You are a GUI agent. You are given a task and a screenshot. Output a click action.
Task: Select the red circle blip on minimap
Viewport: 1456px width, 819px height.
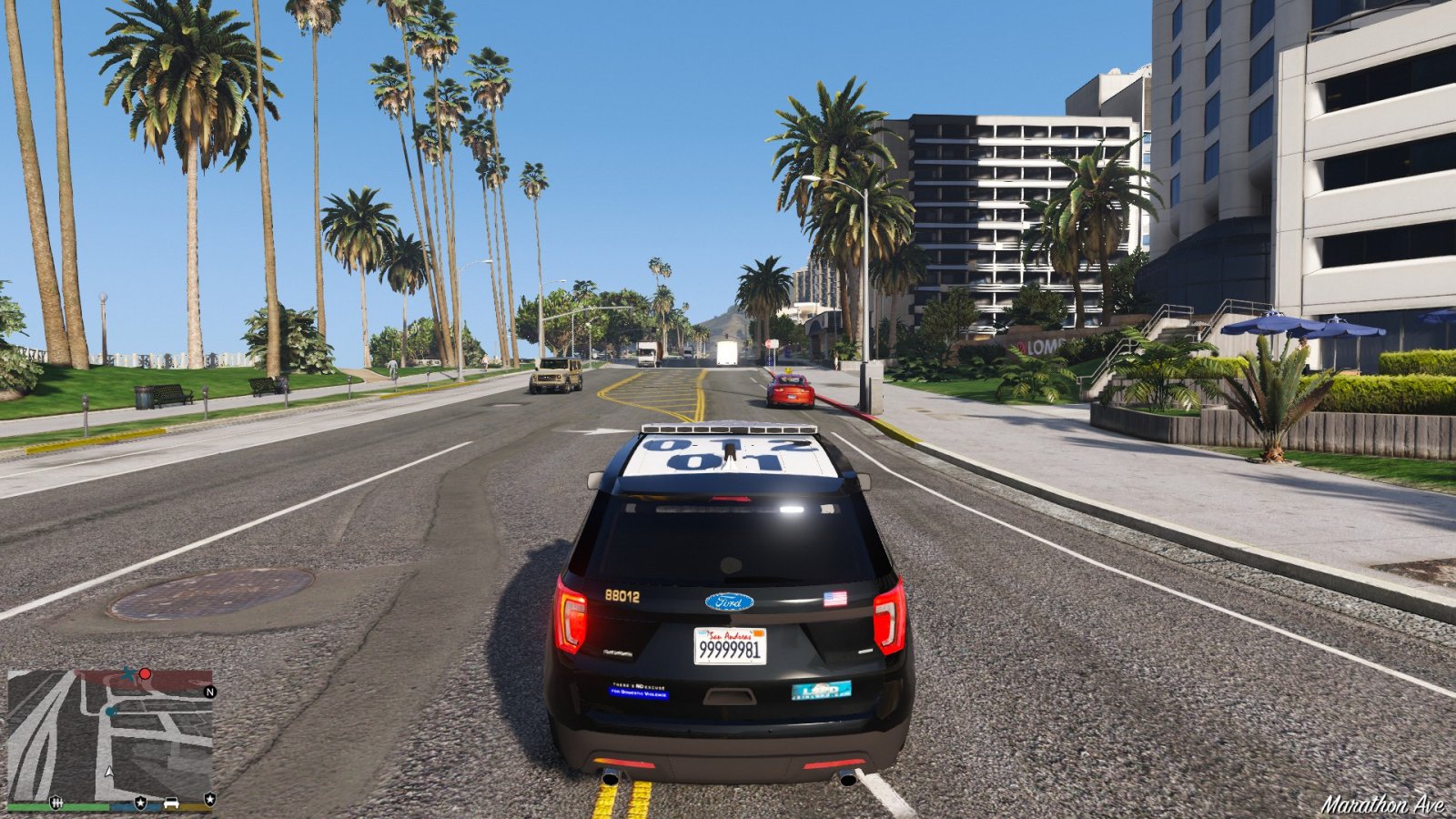click(x=145, y=674)
